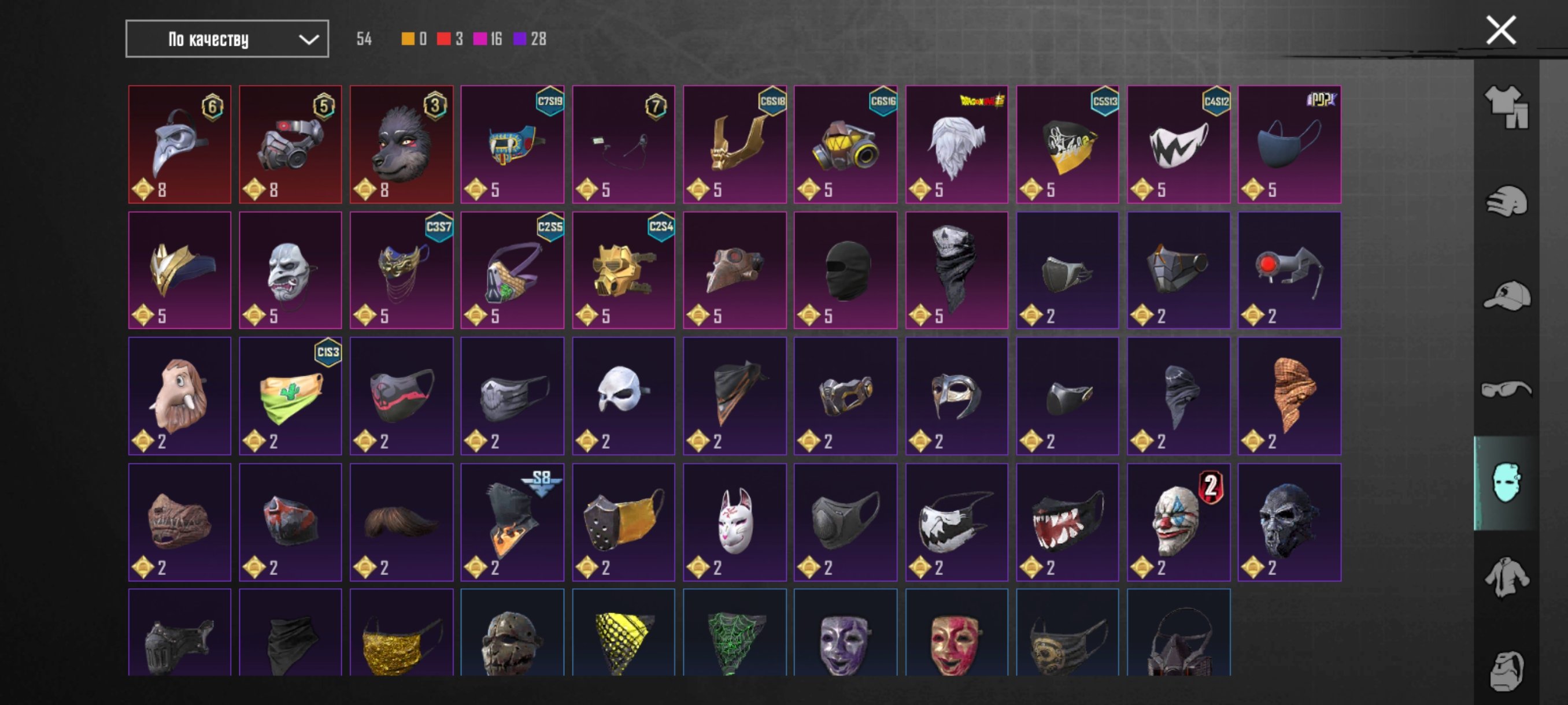The height and width of the screenshot is (705, 1568).
Task: Switch to the cap headwear tab
Action: (1506, 296)
